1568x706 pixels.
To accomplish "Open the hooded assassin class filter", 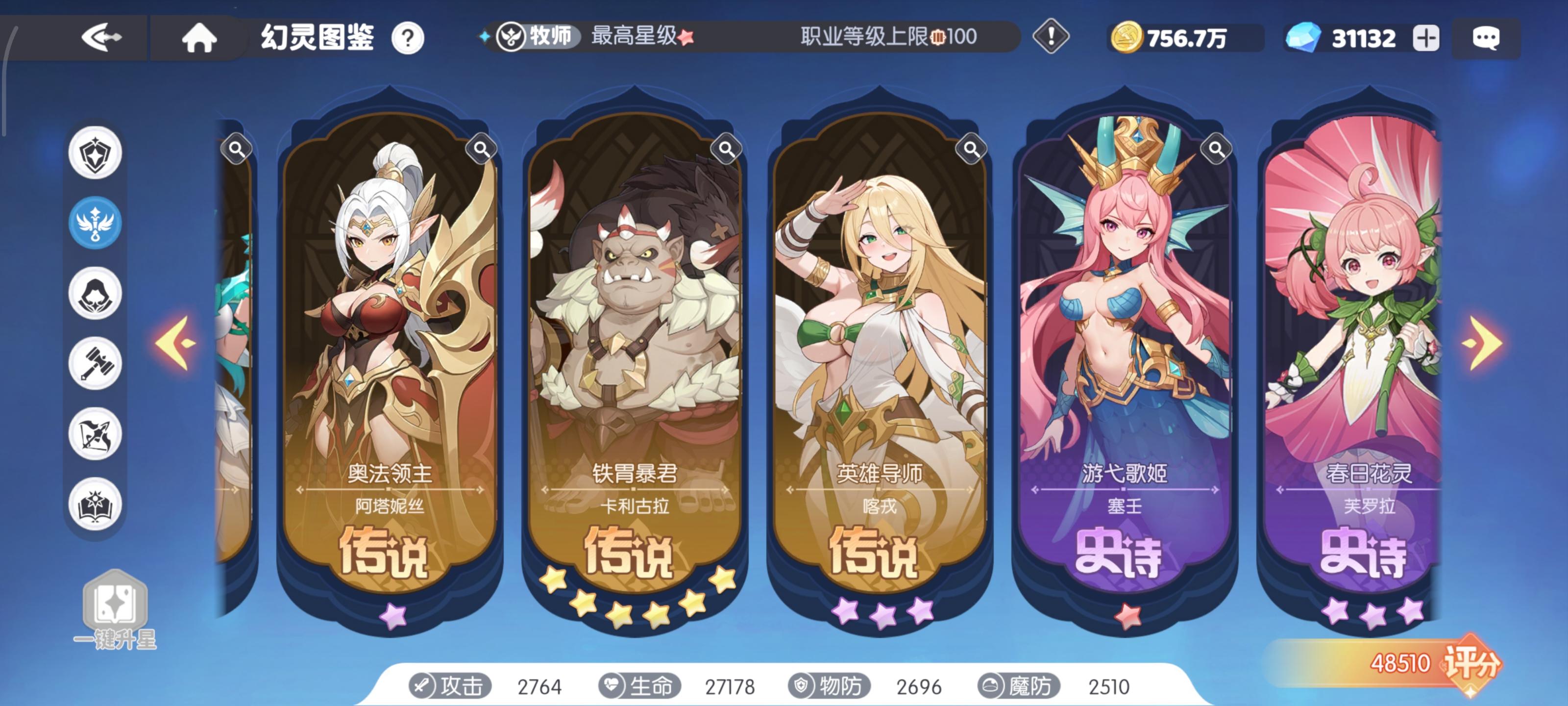I will pos(95,292).
